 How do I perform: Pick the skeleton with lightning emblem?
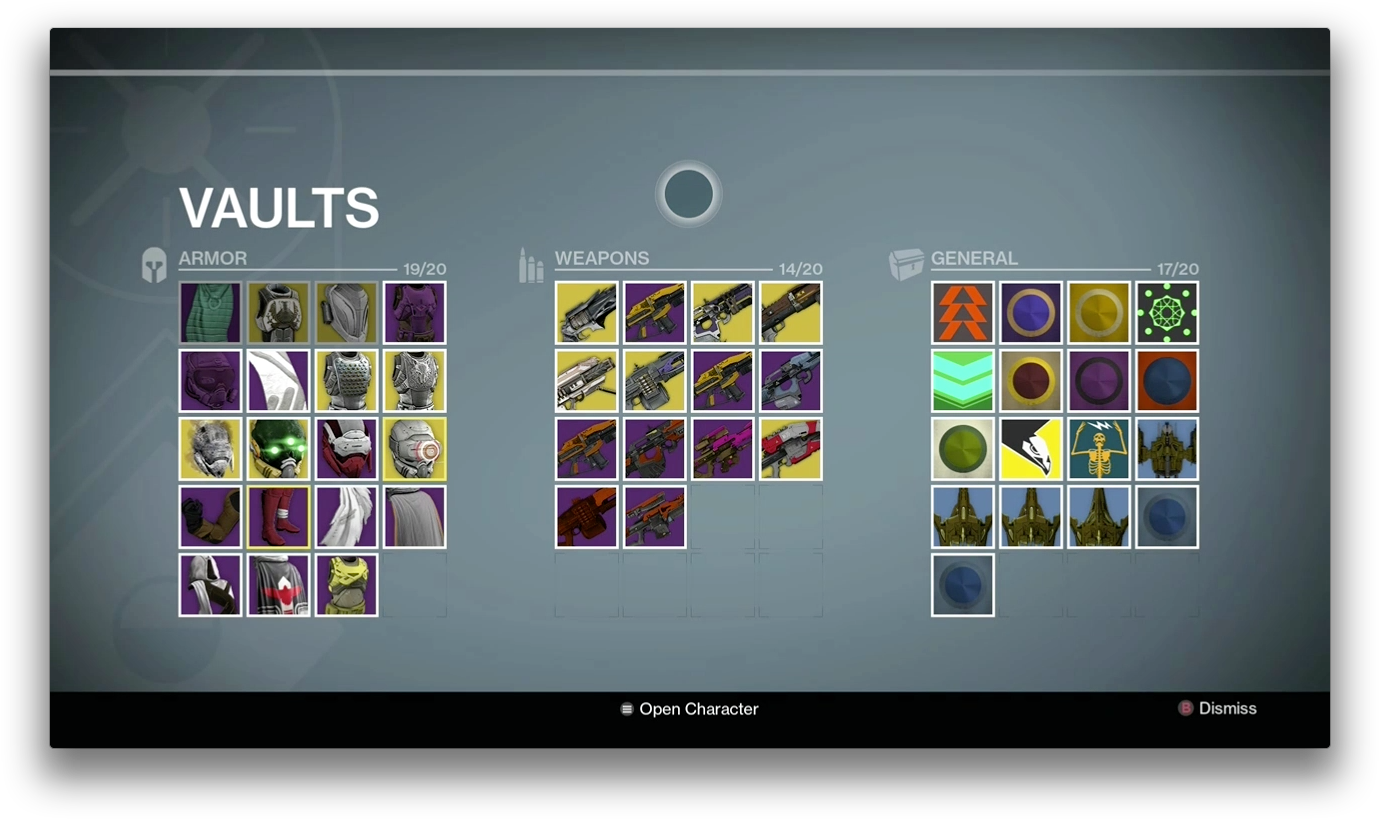coord(1098,449)
